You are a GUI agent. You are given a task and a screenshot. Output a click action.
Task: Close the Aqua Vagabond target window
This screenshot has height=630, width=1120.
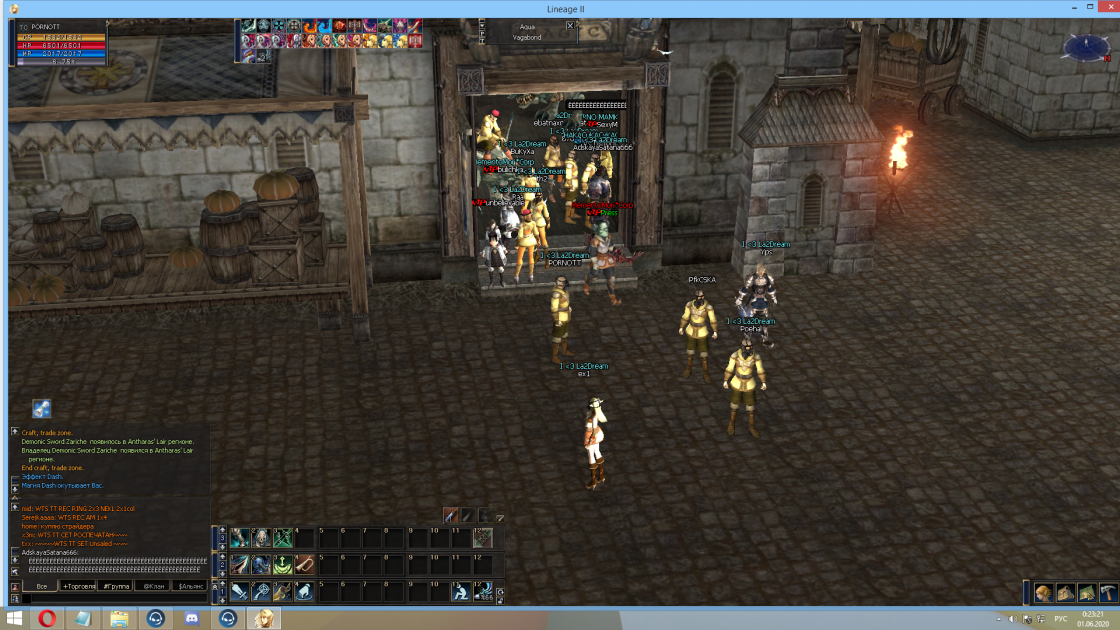[570, 26]
